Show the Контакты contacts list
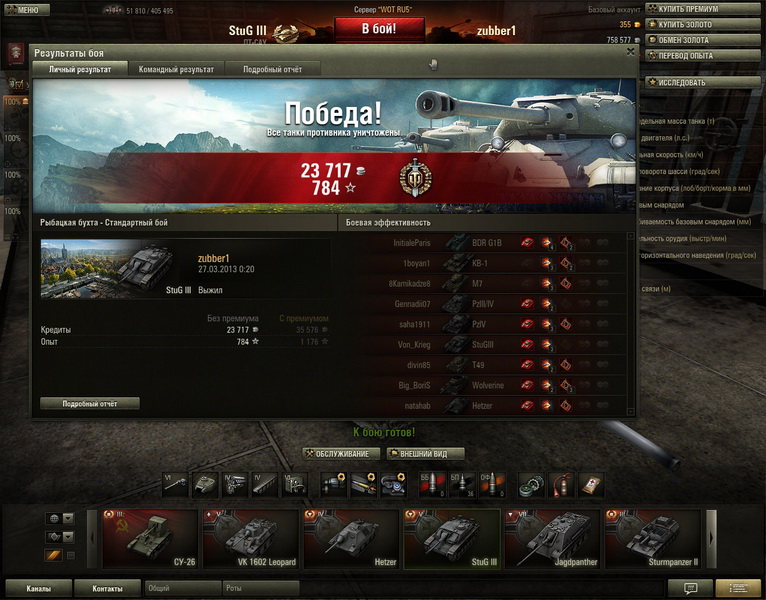The image size is (766, 600). click(107, 589)
